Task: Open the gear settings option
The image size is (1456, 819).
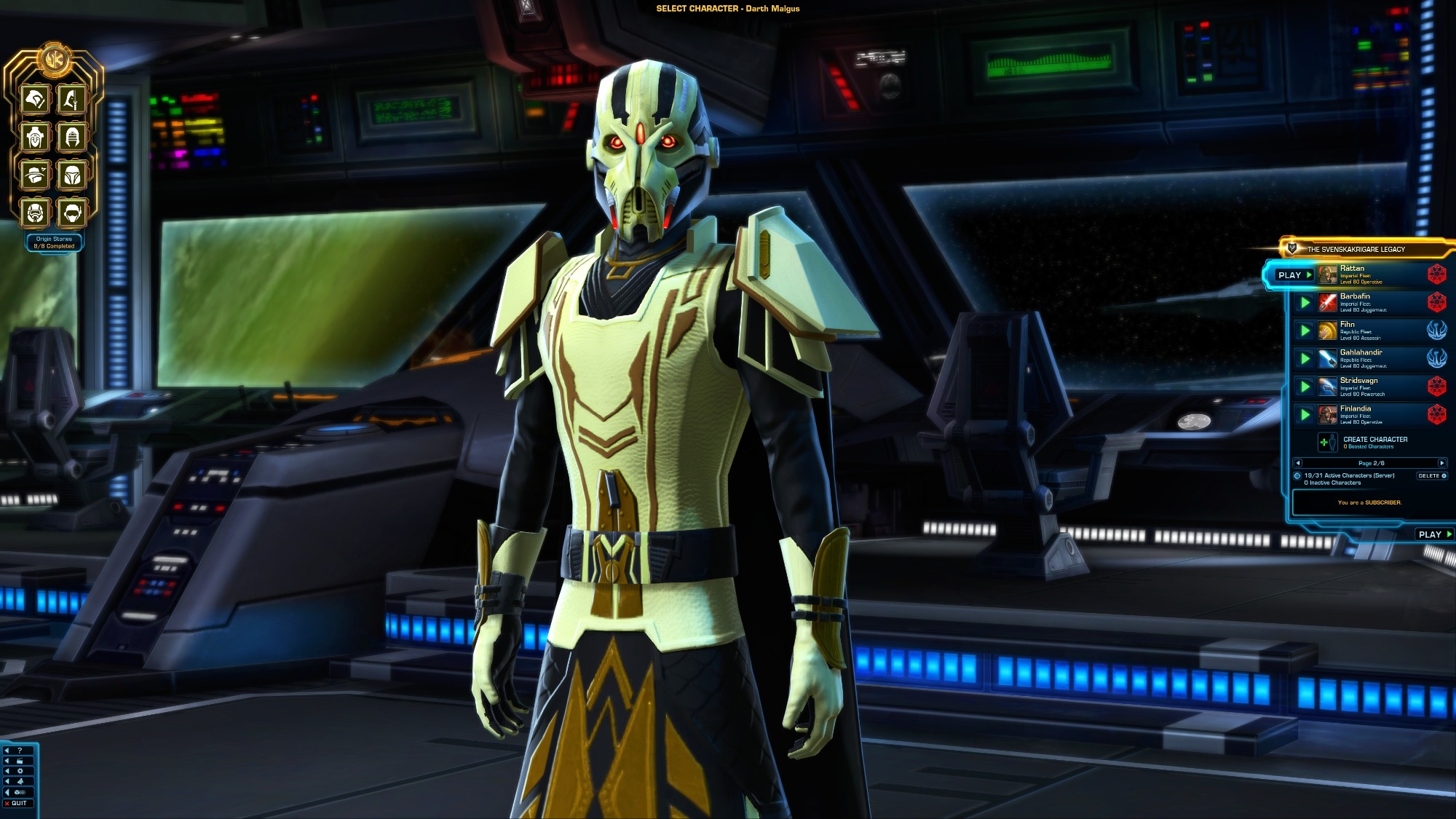Action: [x=20, y=771]
